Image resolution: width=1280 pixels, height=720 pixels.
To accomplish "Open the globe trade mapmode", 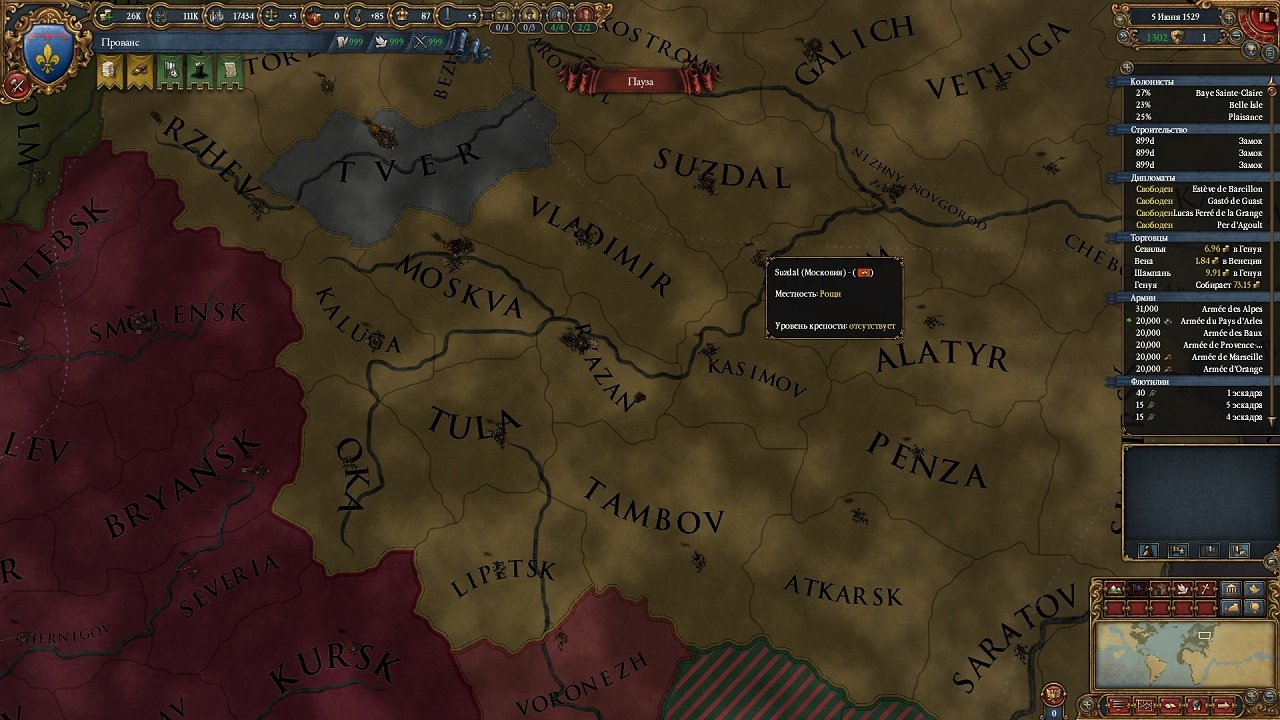I will point(1253,606).
